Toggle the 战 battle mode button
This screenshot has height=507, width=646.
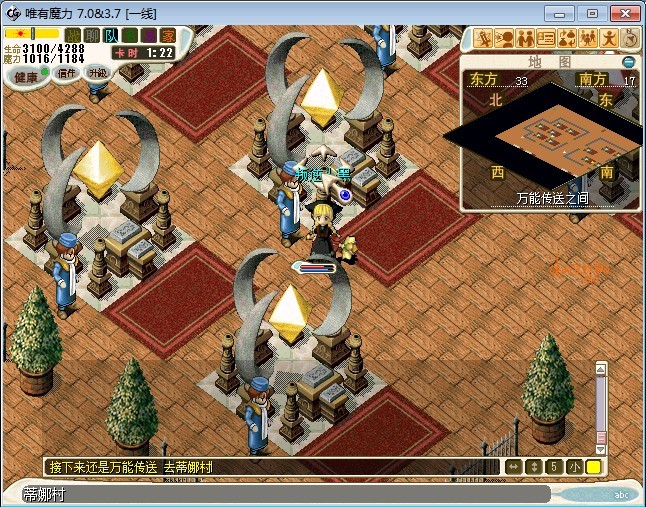pos(72,35)
